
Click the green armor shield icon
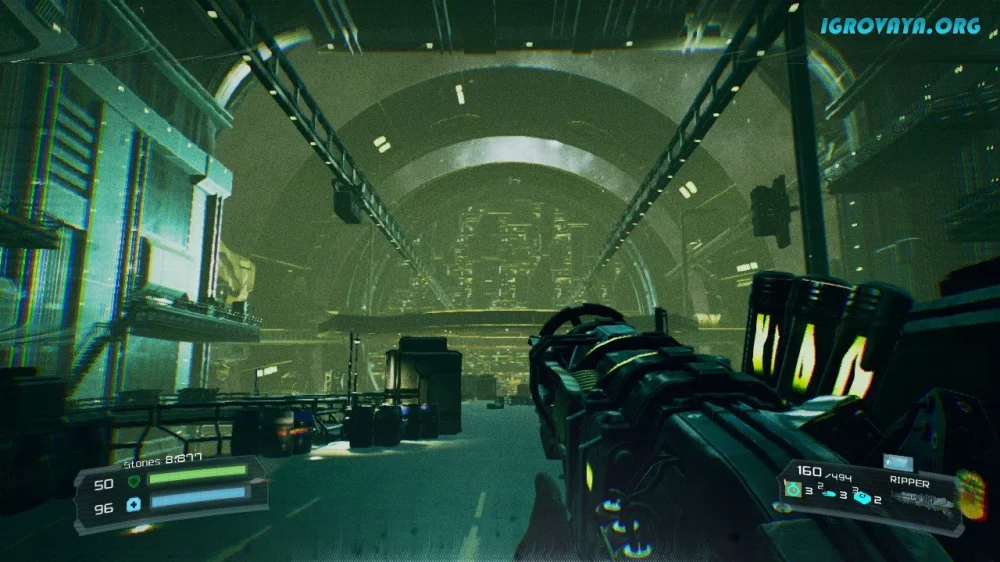[x=134, y=480]
